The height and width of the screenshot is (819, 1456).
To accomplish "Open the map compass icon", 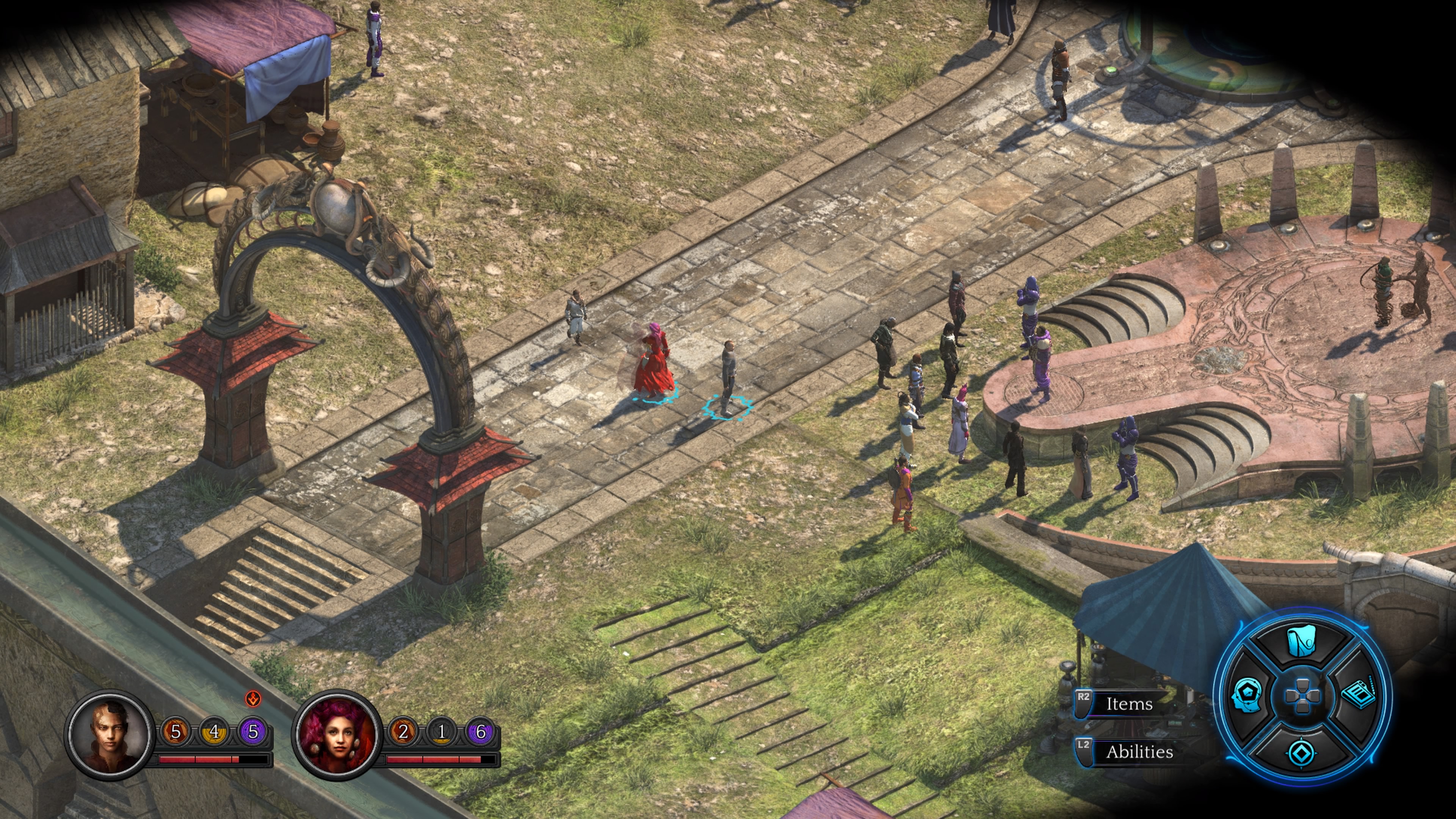I will 1302,752.
